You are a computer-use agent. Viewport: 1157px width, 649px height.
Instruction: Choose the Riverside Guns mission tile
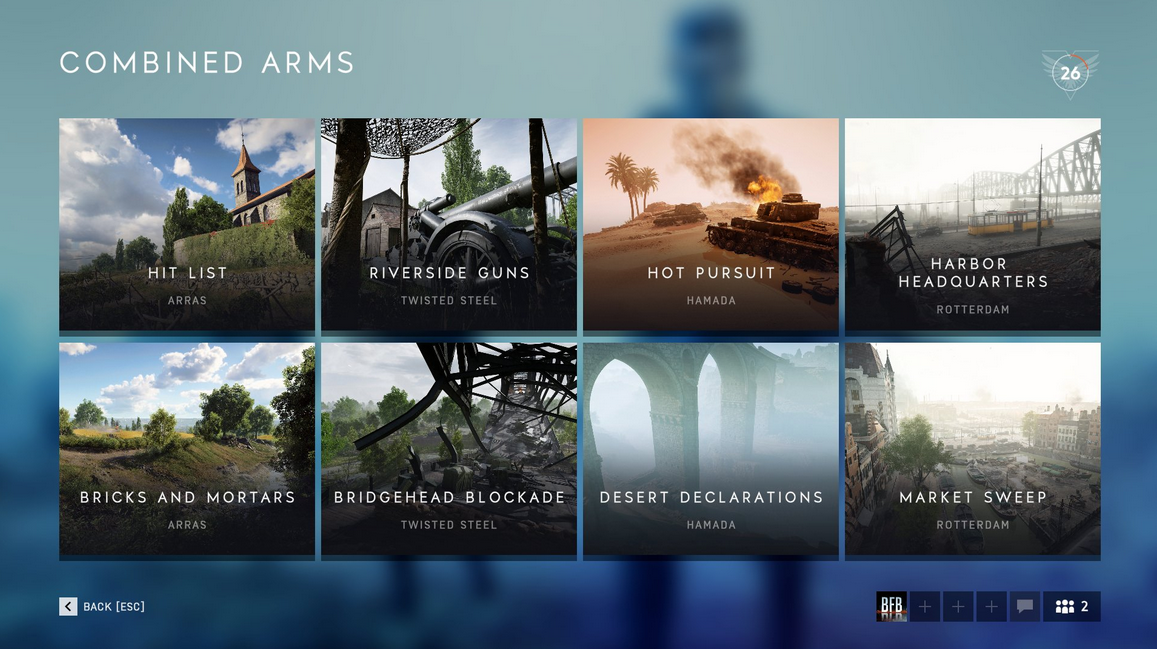pyautogui.click(x=449, y=225)
